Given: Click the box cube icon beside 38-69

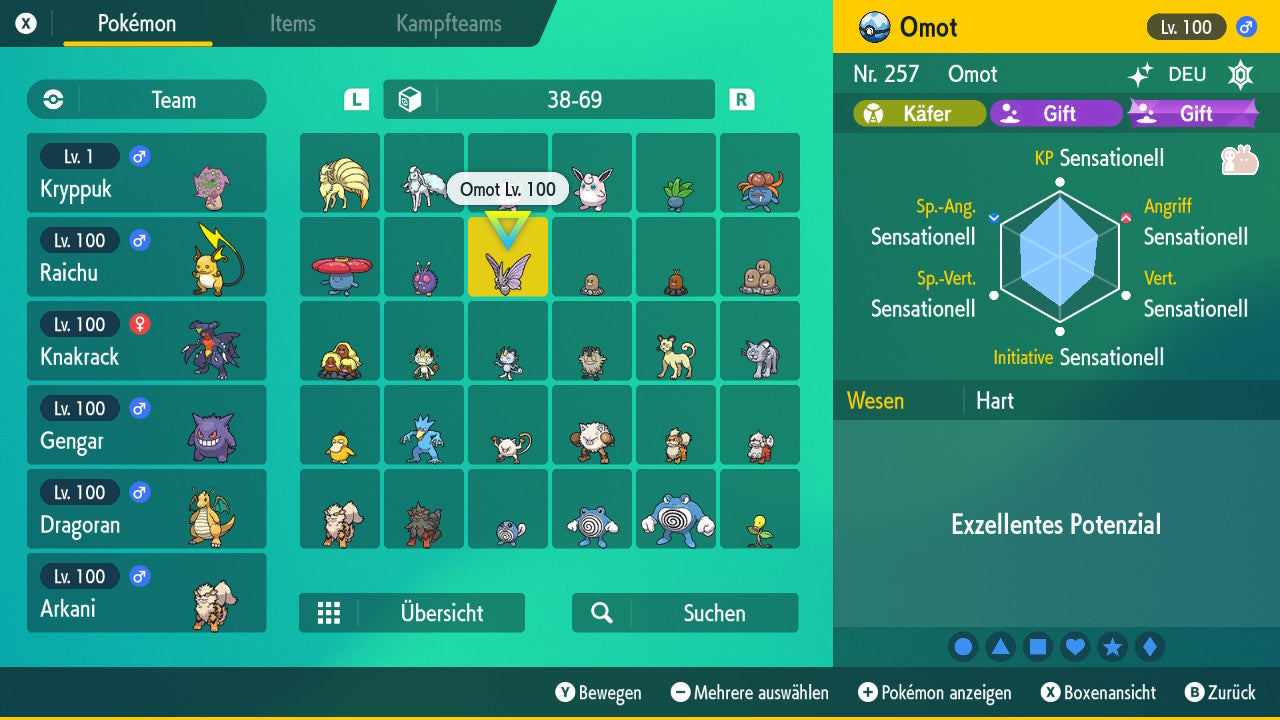Looking at the screenshot, I should (409, 99).
